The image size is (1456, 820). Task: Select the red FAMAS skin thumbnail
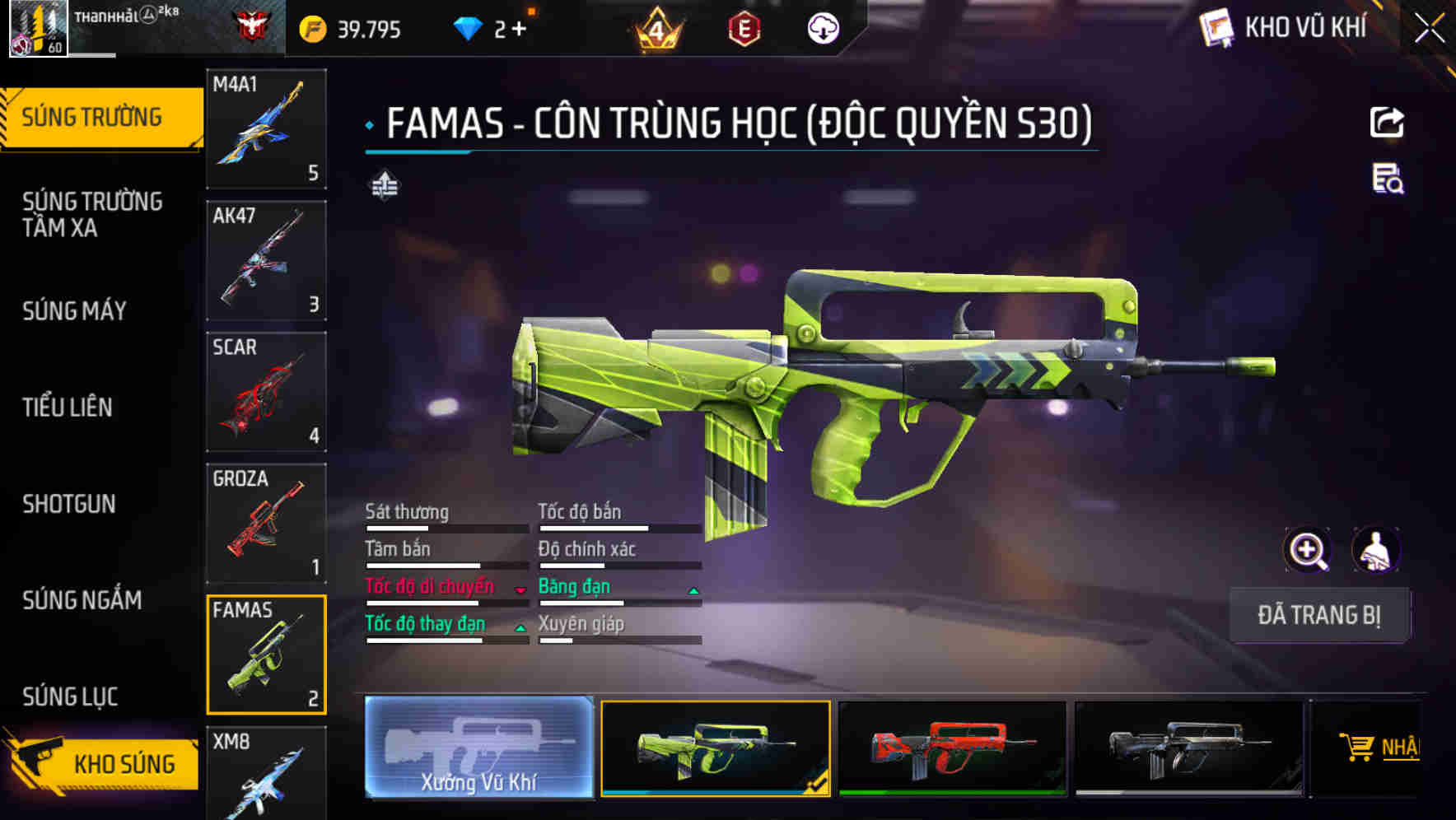click(x=952, y=748)
